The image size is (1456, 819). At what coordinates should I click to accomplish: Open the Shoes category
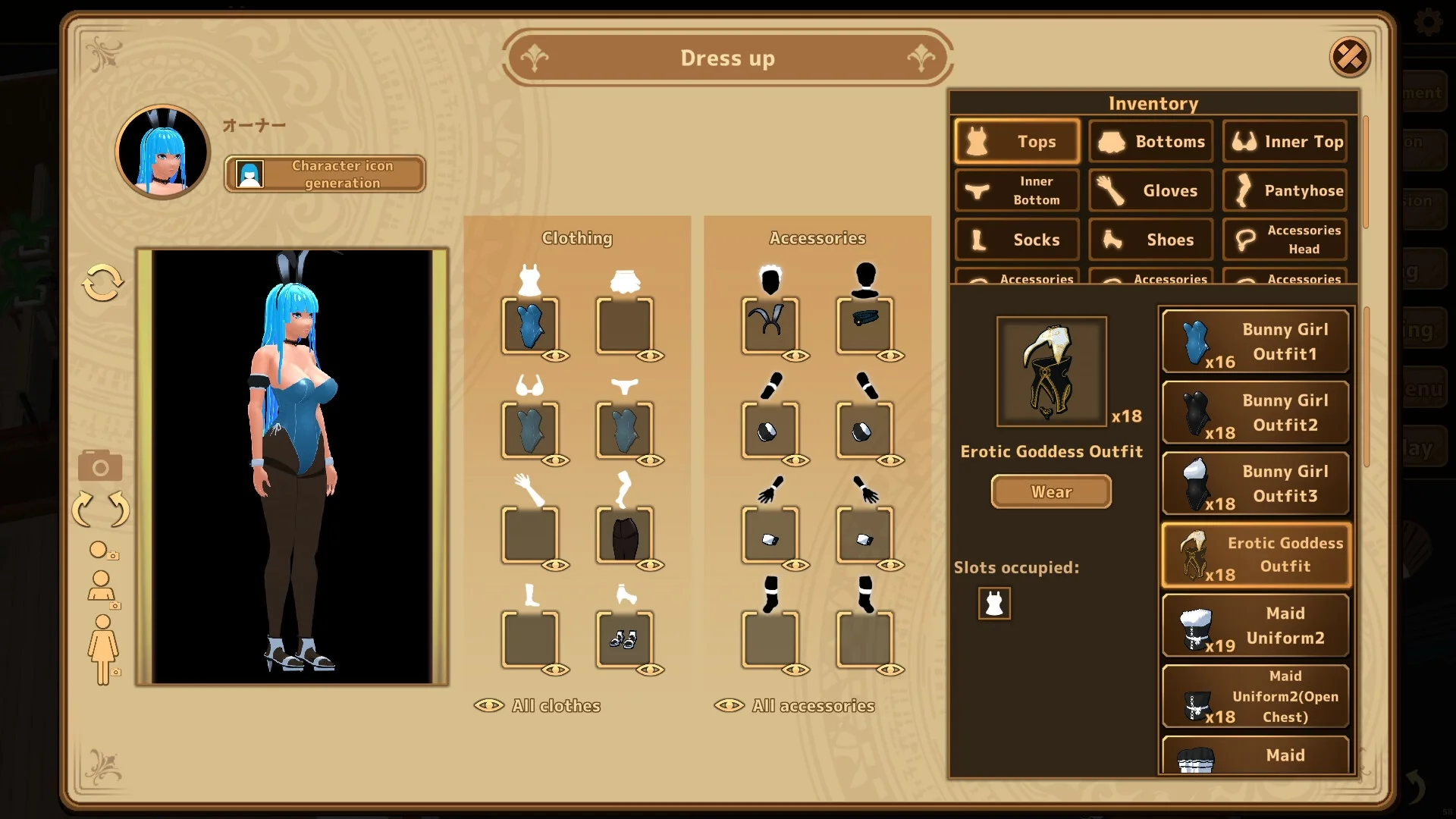[1150, 240]
